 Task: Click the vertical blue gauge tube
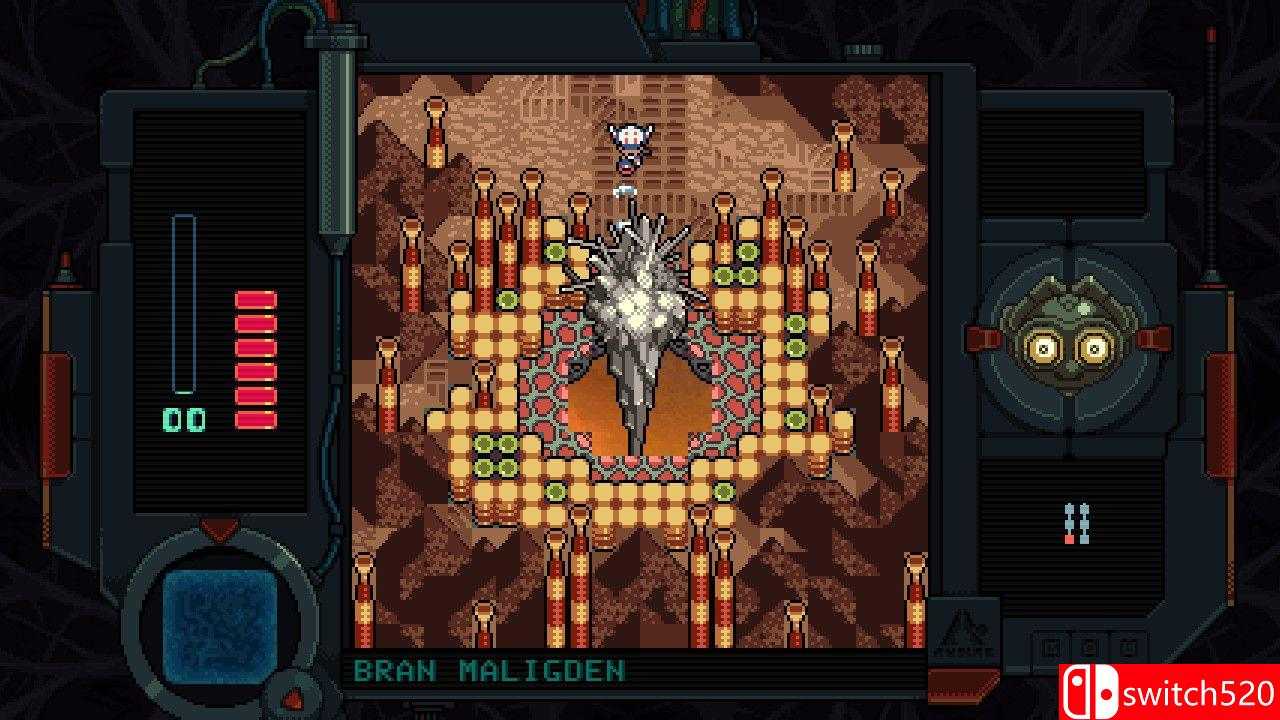[x=183, y=300]
